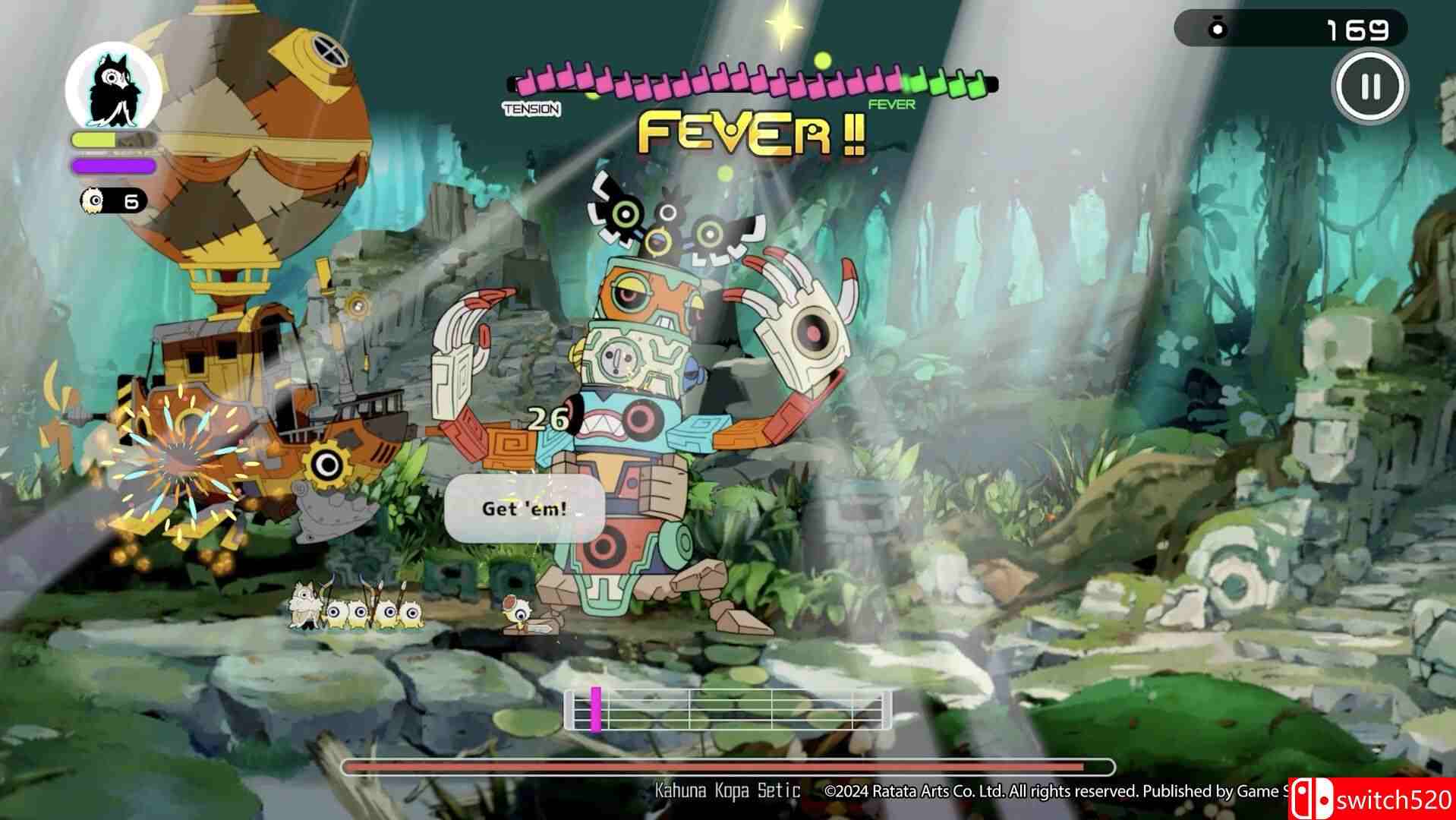Click the 'Get 'em!' speech bubble
This screenshot has width=1456, height=820.
coord(528,509)
